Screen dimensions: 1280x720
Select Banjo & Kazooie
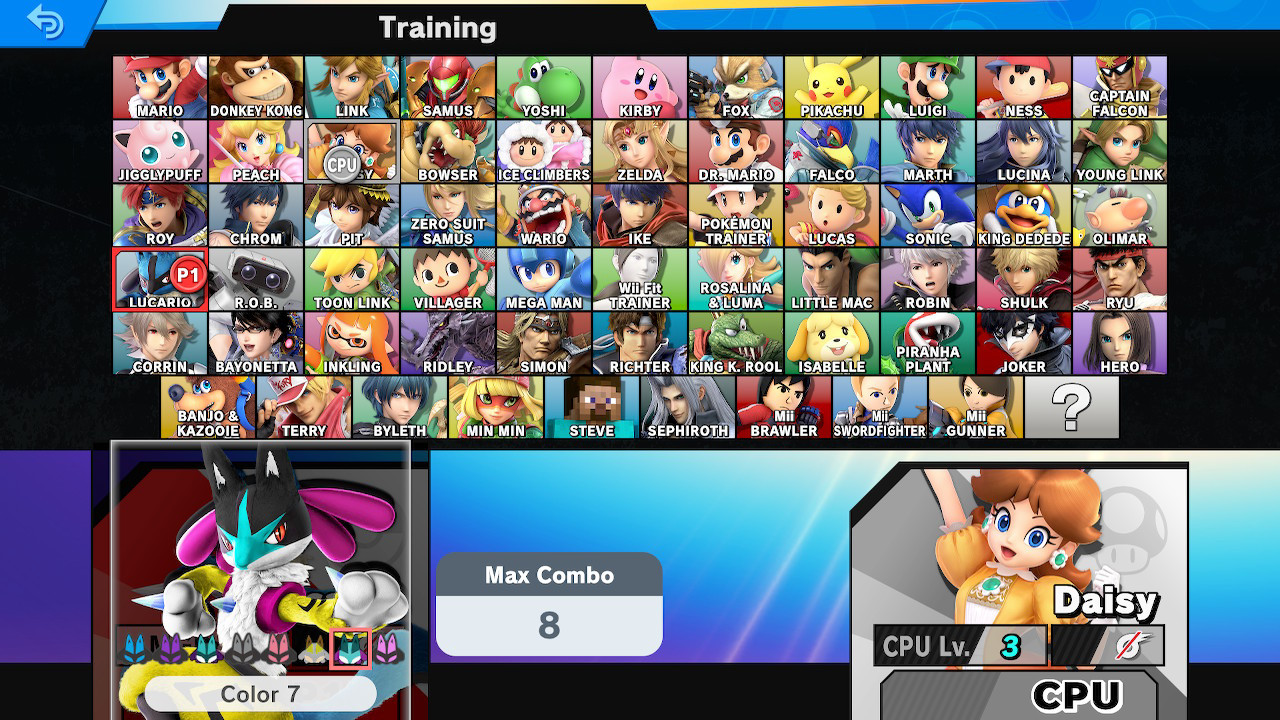[207, 406]
